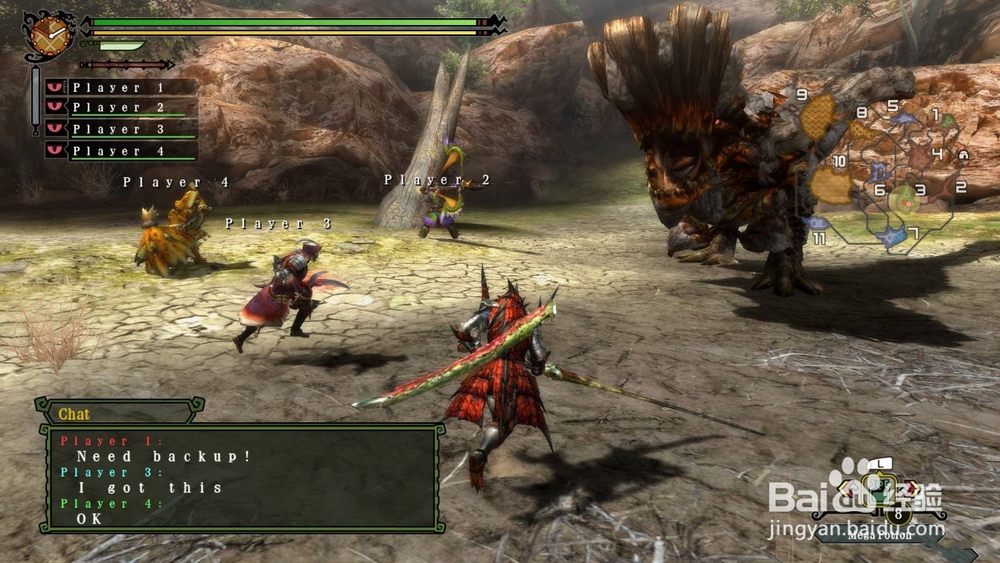Image resolution: width=1000 pixels, height=563 pixels.
Task: Click the chat message log box
Action: pos(241,477)
